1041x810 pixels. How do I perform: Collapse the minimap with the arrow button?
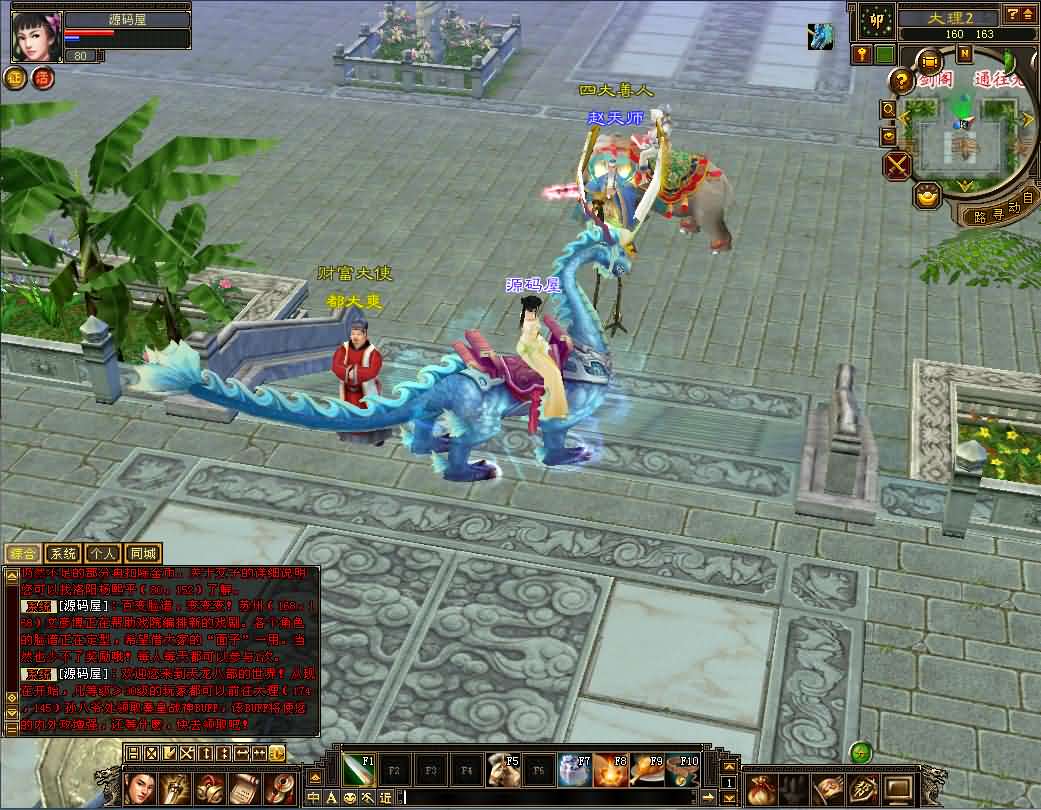tap(1027, 14)
